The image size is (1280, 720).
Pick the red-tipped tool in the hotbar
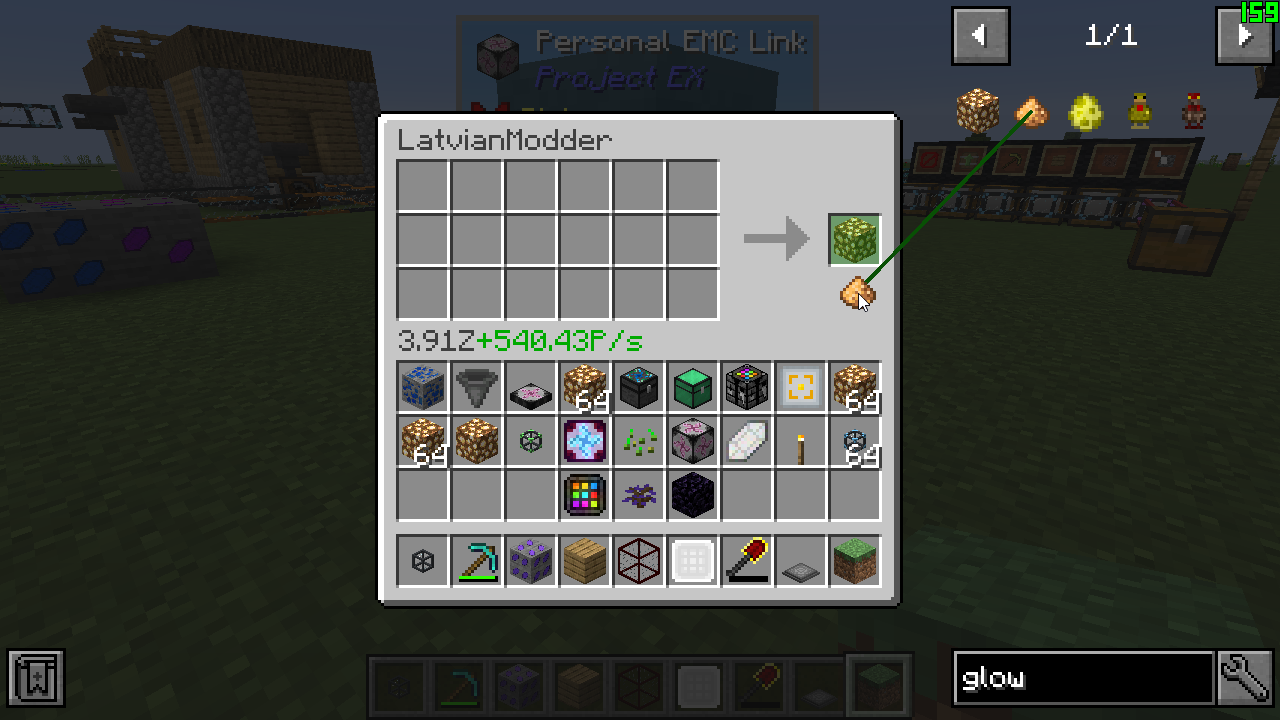(747, 562)
